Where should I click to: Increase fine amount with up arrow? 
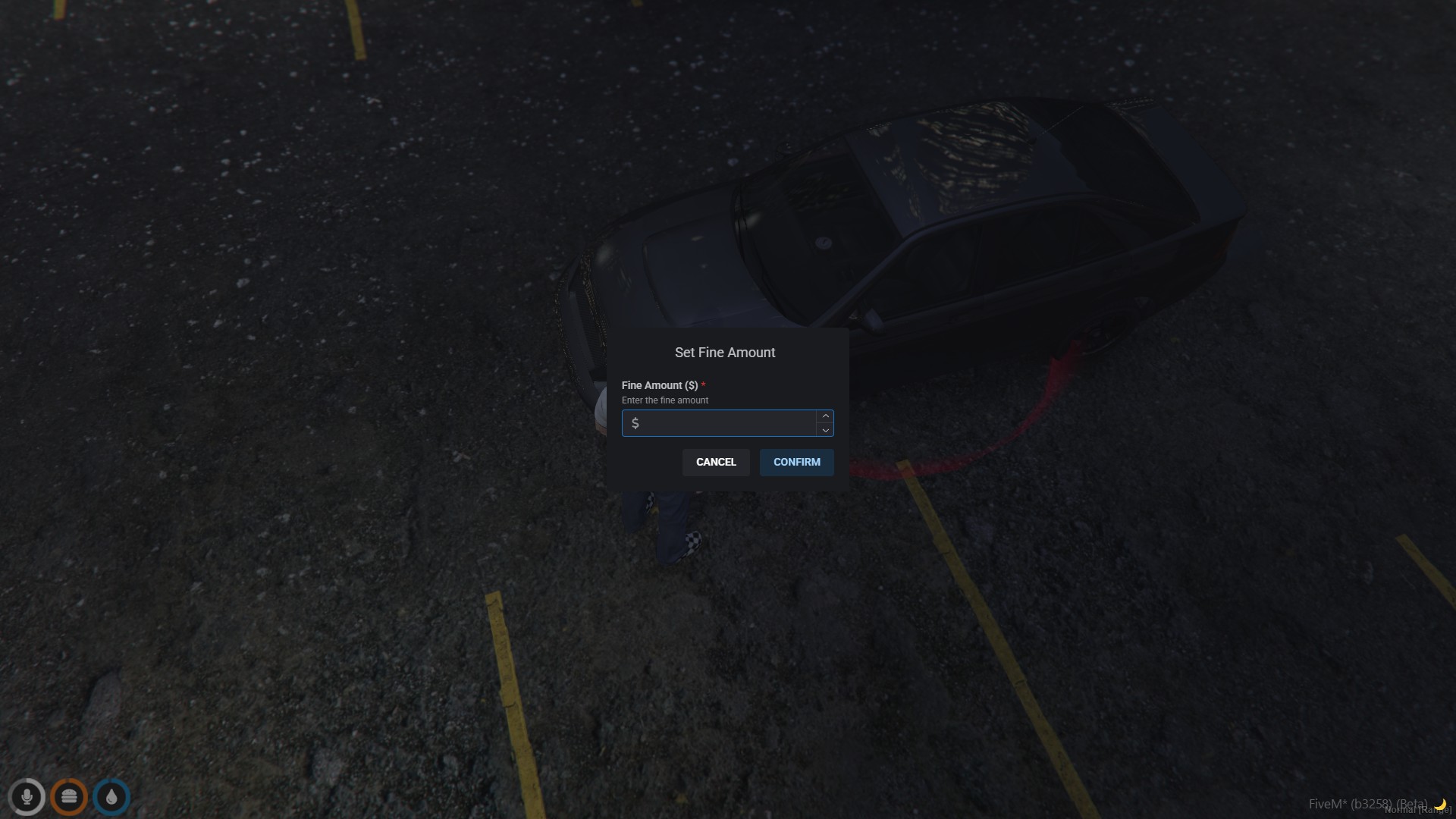point(825,416)
